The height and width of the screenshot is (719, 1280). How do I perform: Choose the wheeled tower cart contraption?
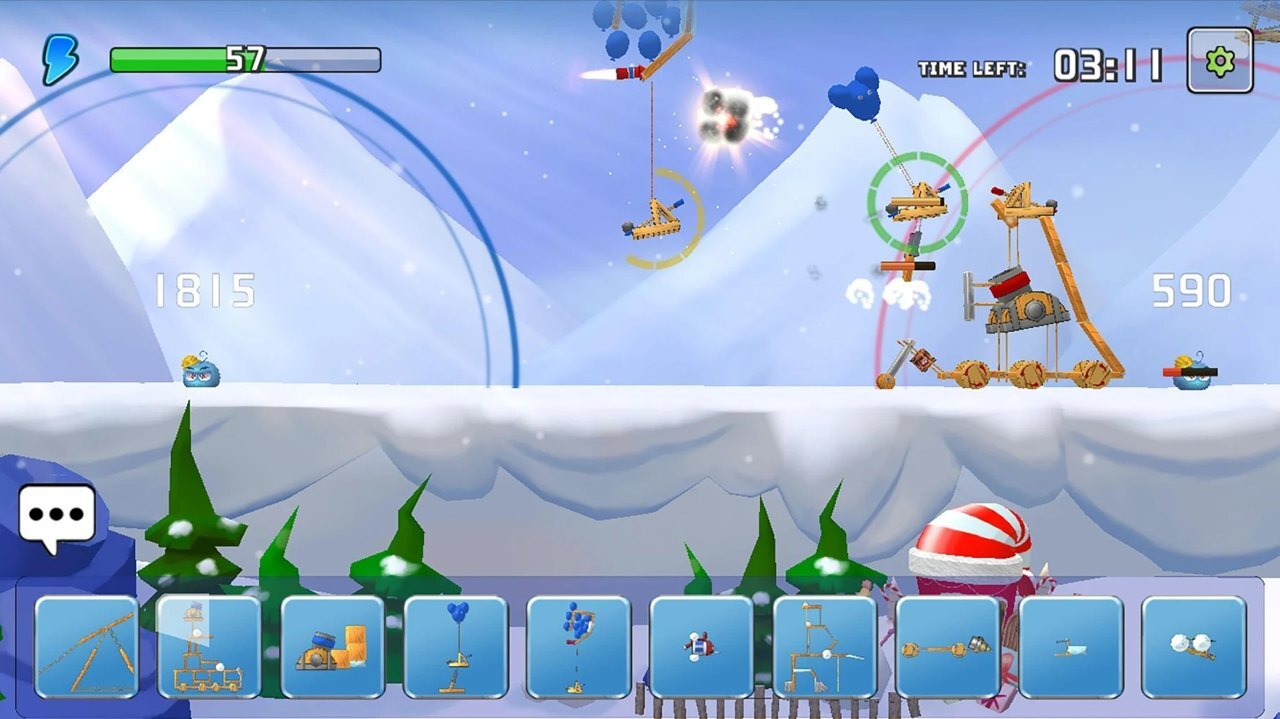(x=209, y=647)
